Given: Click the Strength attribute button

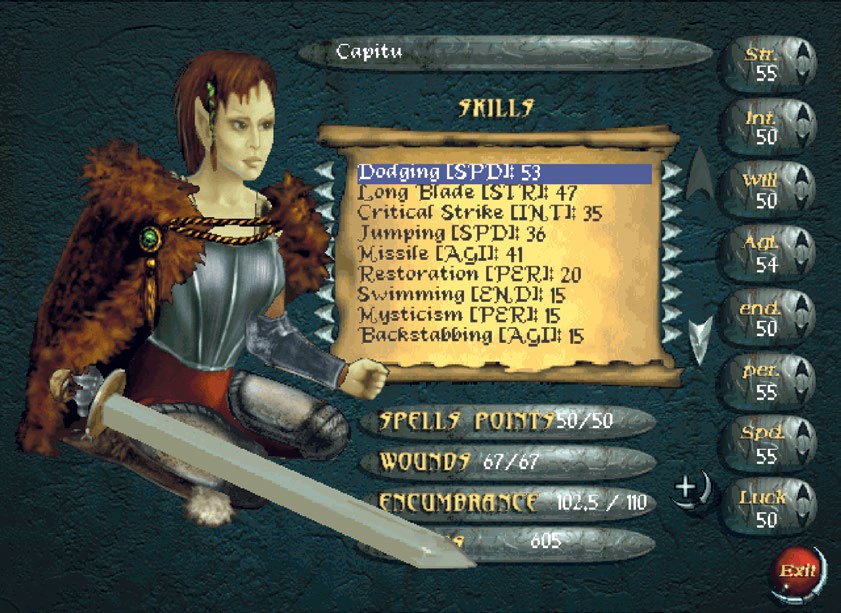Looking at the screenshot, I should [767, 62].
